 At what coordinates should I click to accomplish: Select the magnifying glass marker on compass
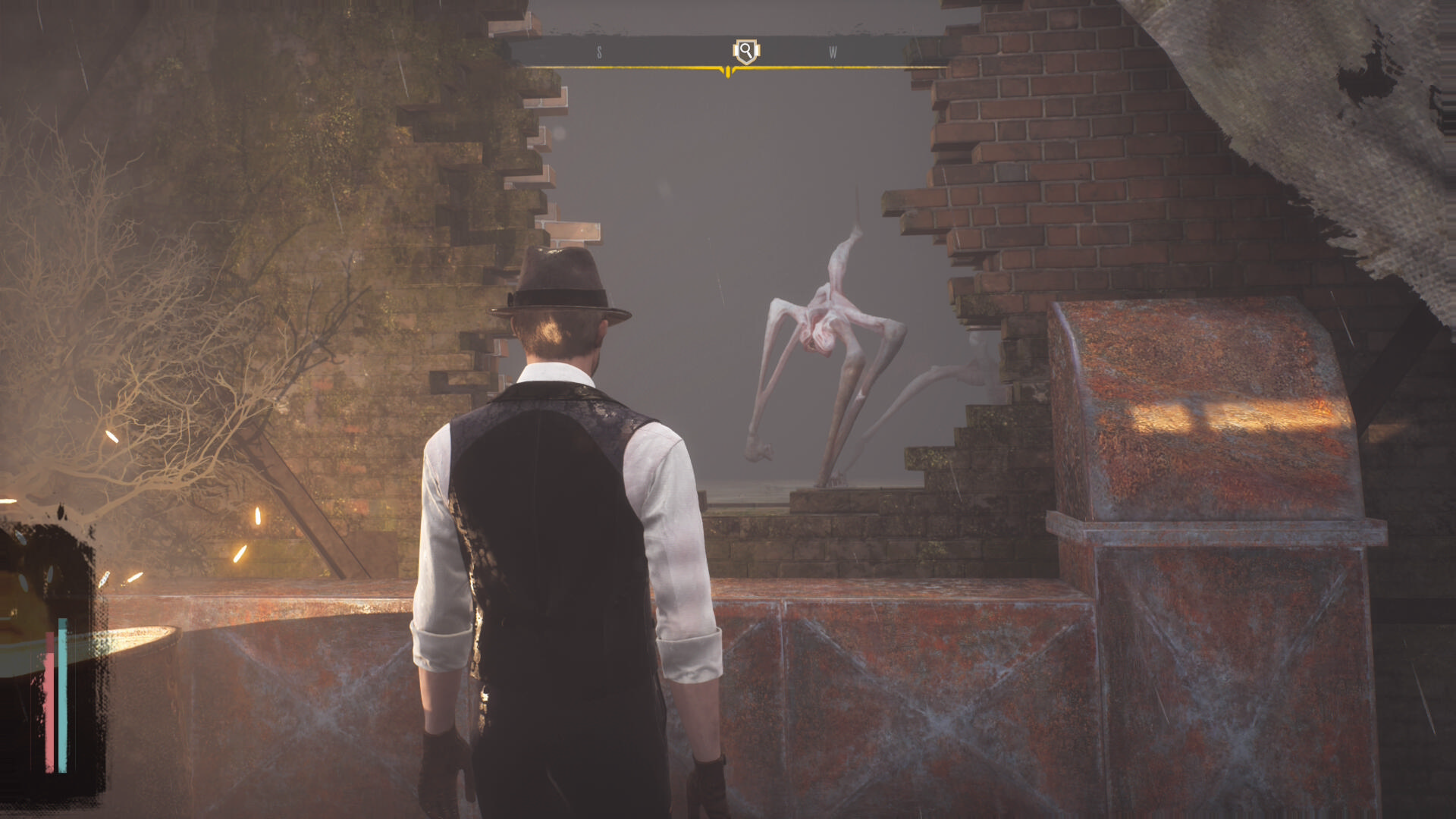point(746,52)
